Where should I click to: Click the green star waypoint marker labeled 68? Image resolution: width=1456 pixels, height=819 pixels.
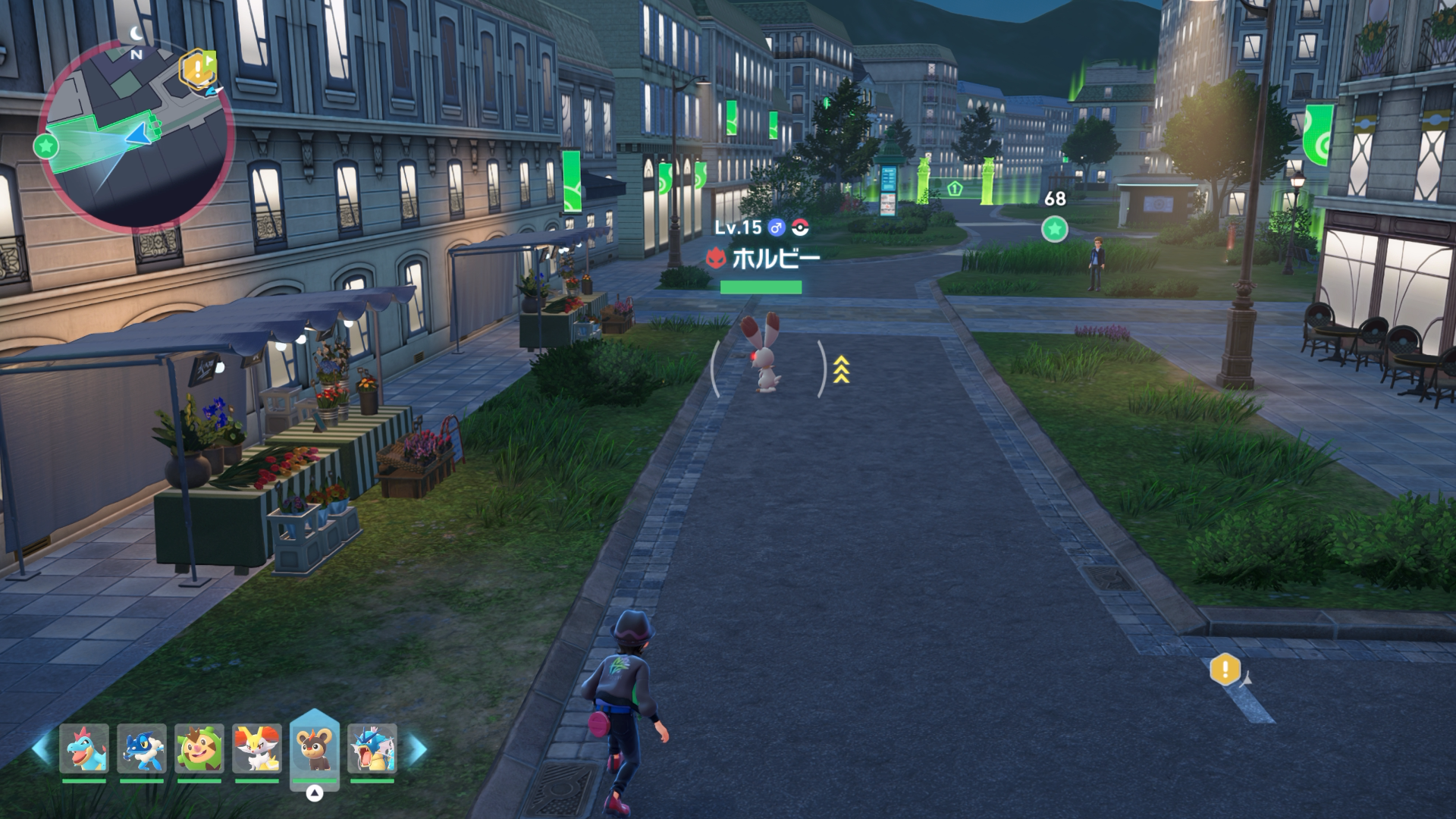tap(1054, 228)
